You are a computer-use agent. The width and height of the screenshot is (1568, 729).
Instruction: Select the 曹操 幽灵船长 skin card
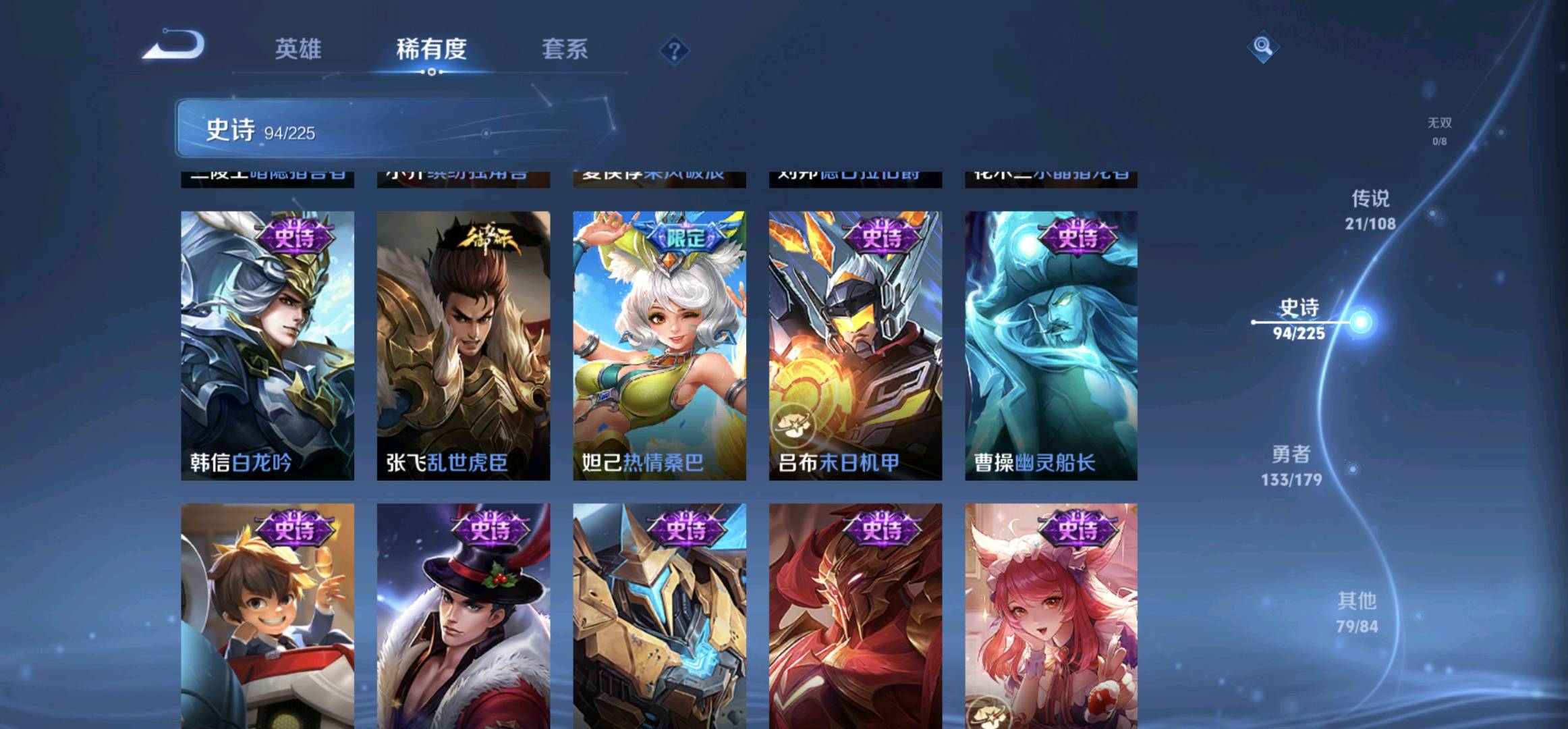click(1051, 346)
